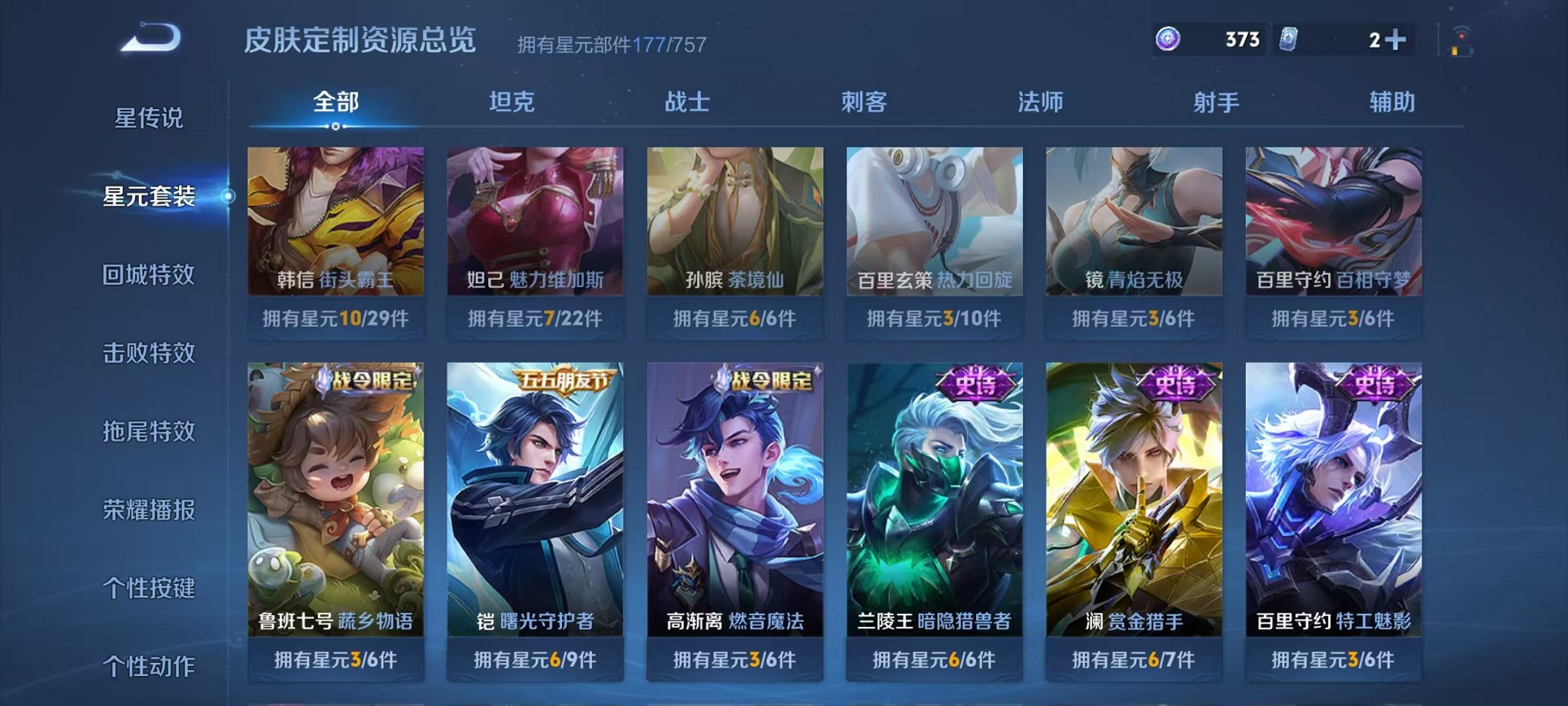Open the 击败特效 section in sidebar
This screenshot has height=706, width=1568.
point(151,352)
